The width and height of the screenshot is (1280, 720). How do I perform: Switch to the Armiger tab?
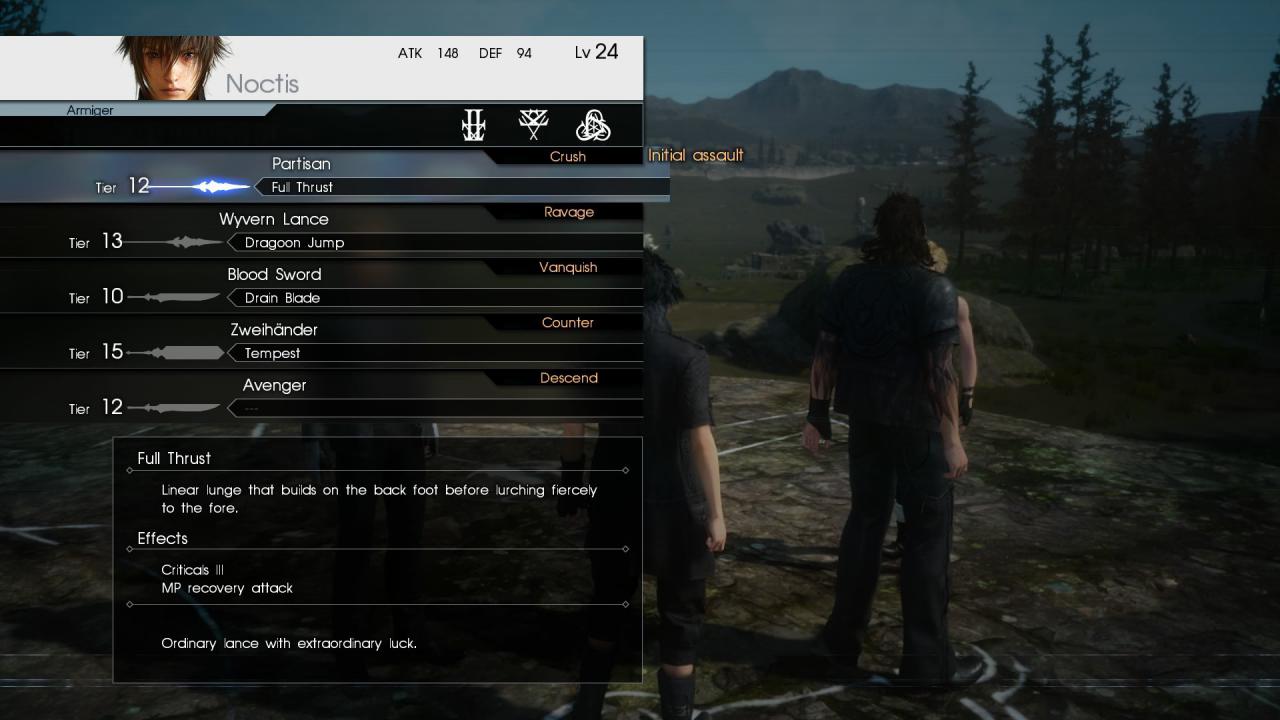(90, 110)
